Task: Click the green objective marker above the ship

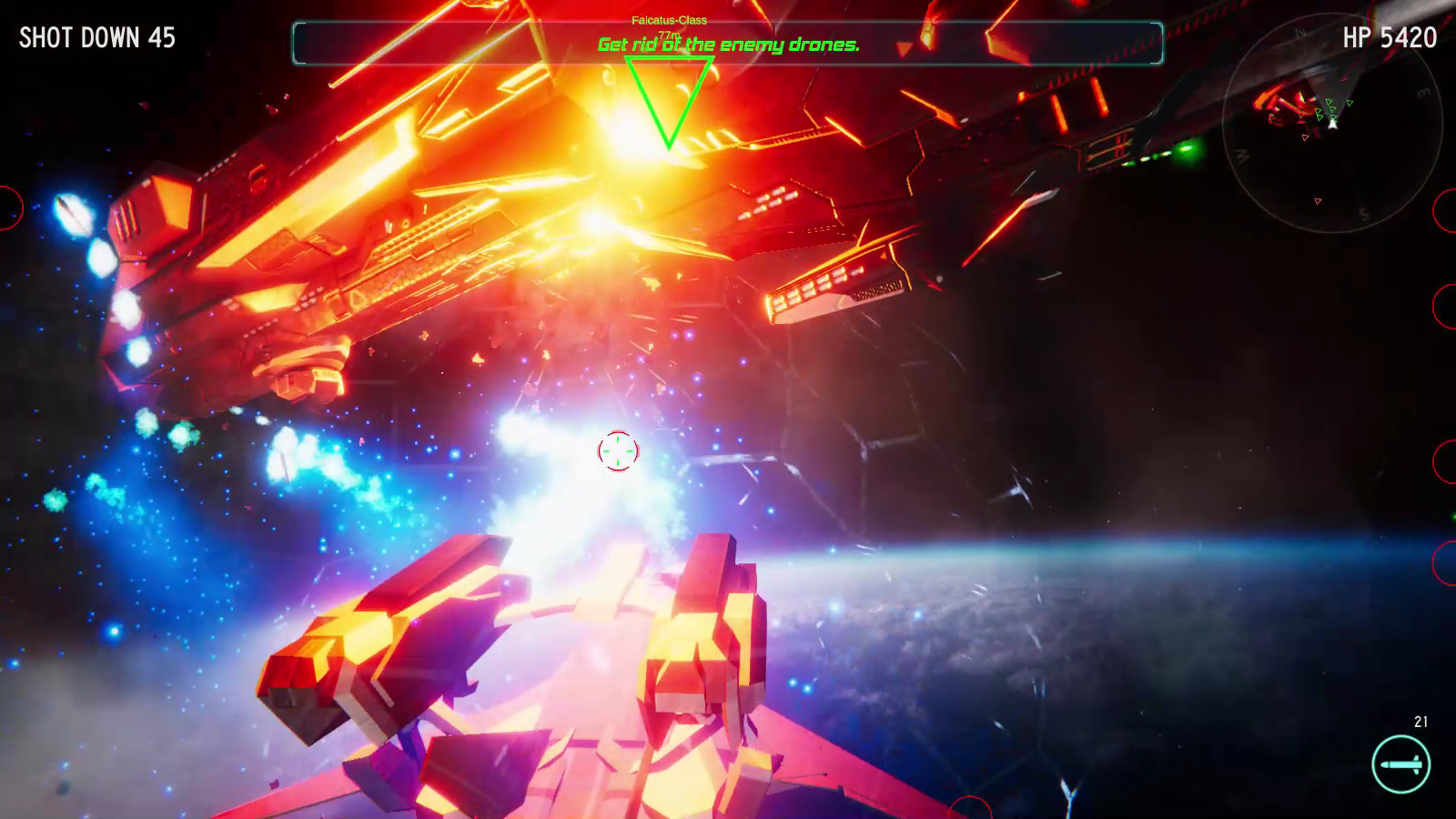Action: point(670,100)
